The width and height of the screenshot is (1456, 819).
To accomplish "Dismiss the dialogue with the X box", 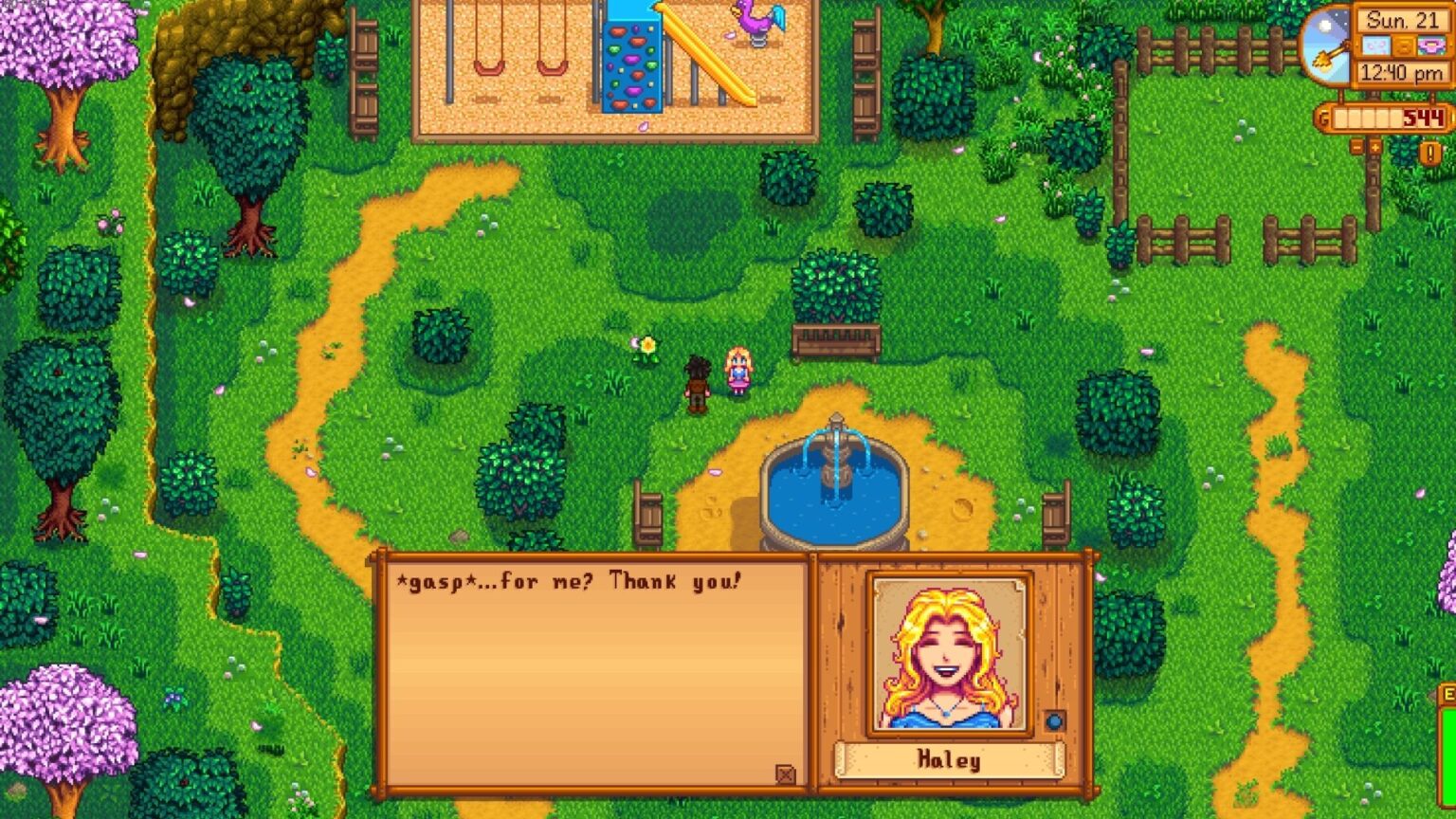I will 785,775.
